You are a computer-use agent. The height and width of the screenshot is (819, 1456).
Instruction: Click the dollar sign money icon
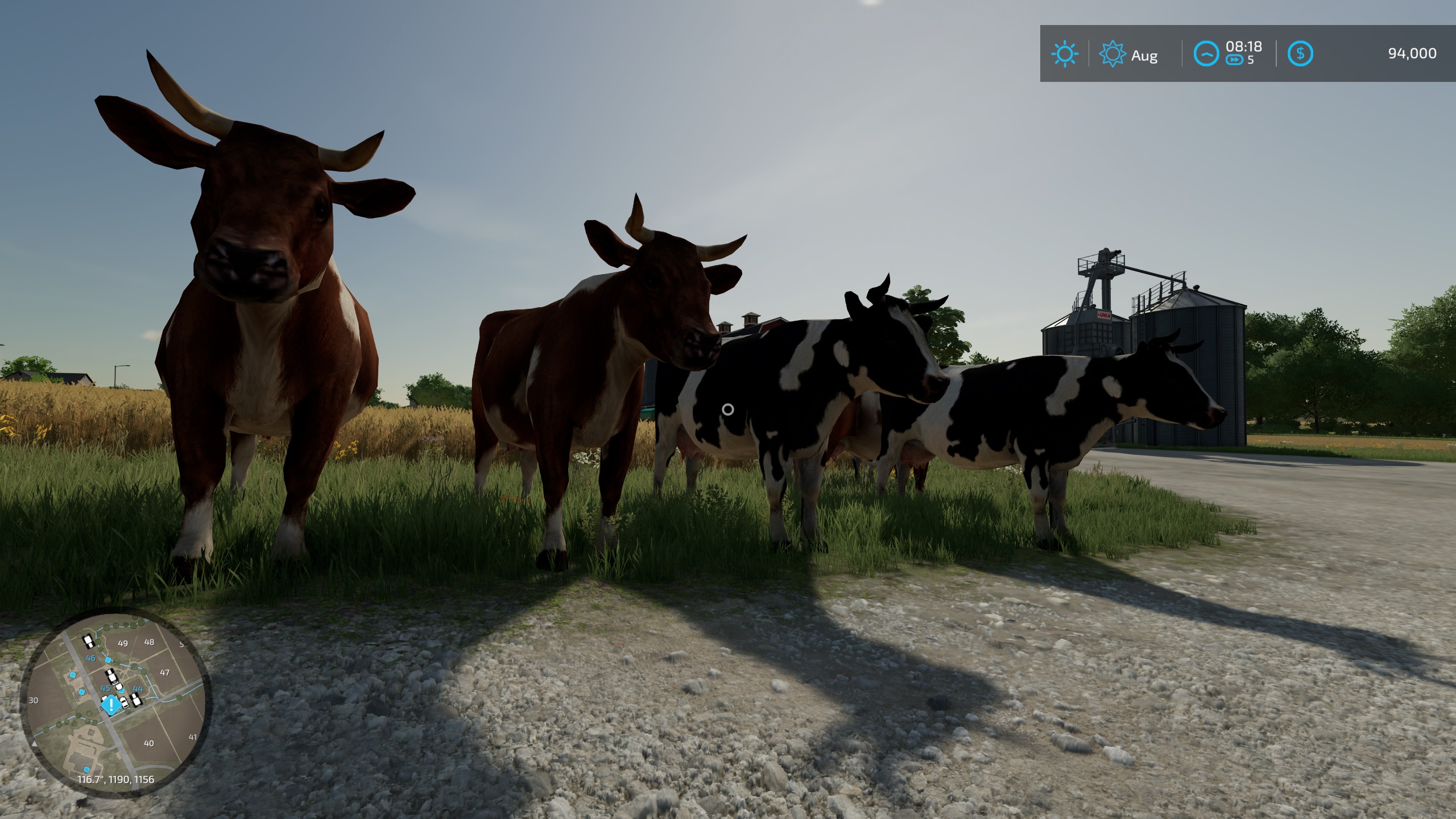1301,53
